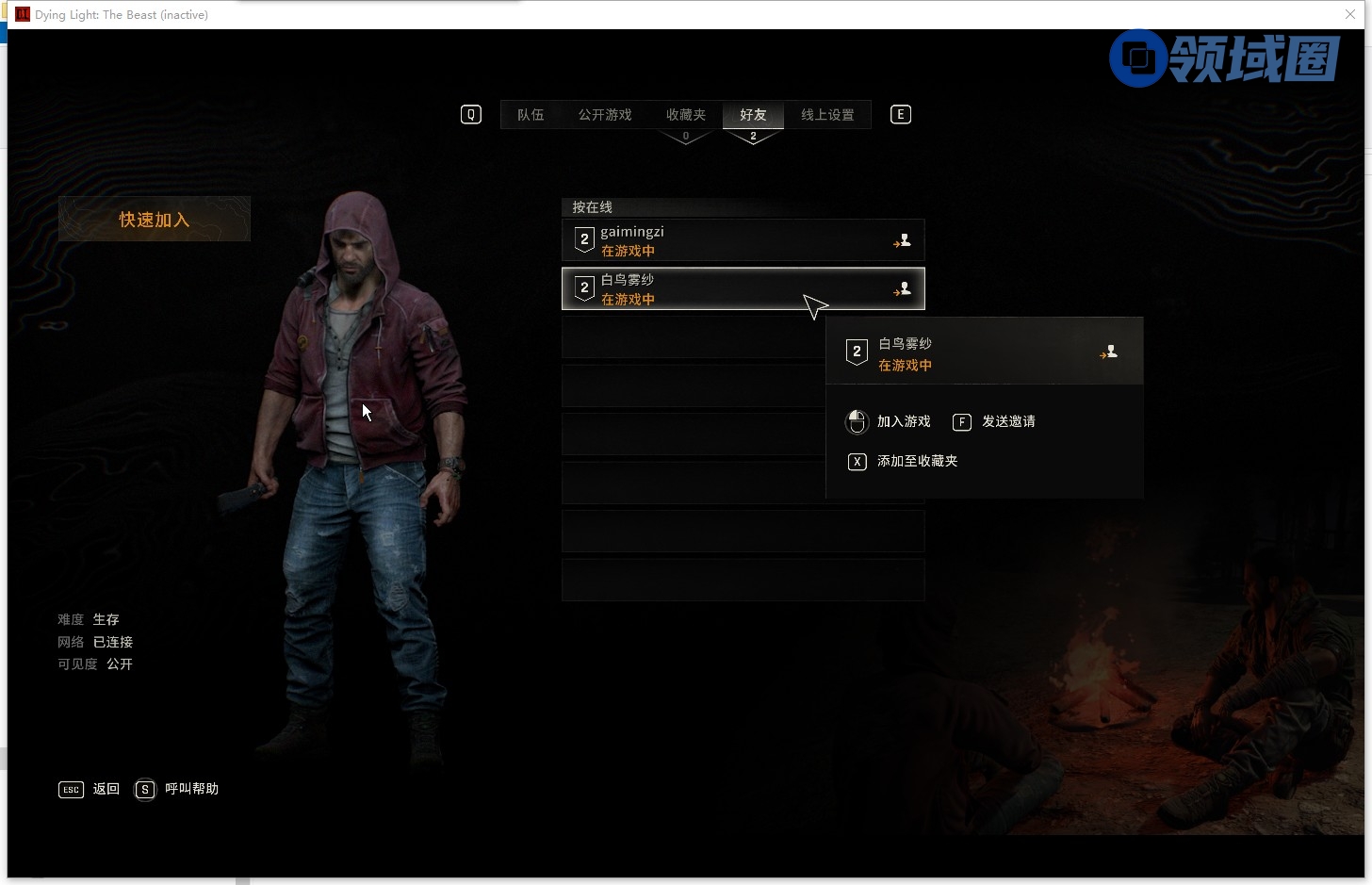Screen dimensions: 1372x885
Task: Select the 好友 friends tab
Action: (753, 115)
